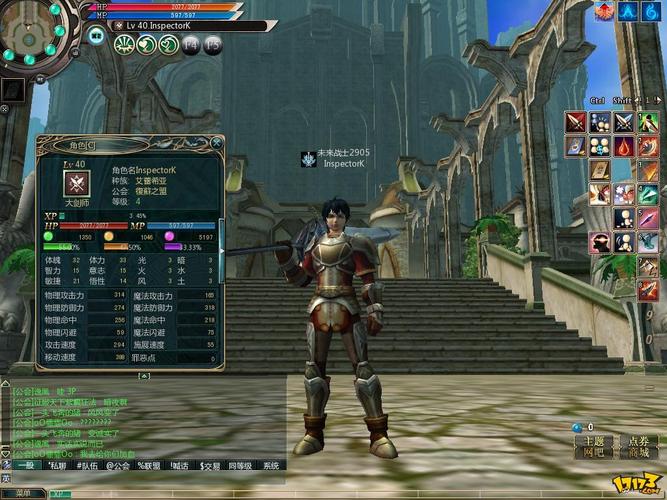Click the blue spiral buff icon
The height and width of the screenshot is (500, 667).
point(651,12)
